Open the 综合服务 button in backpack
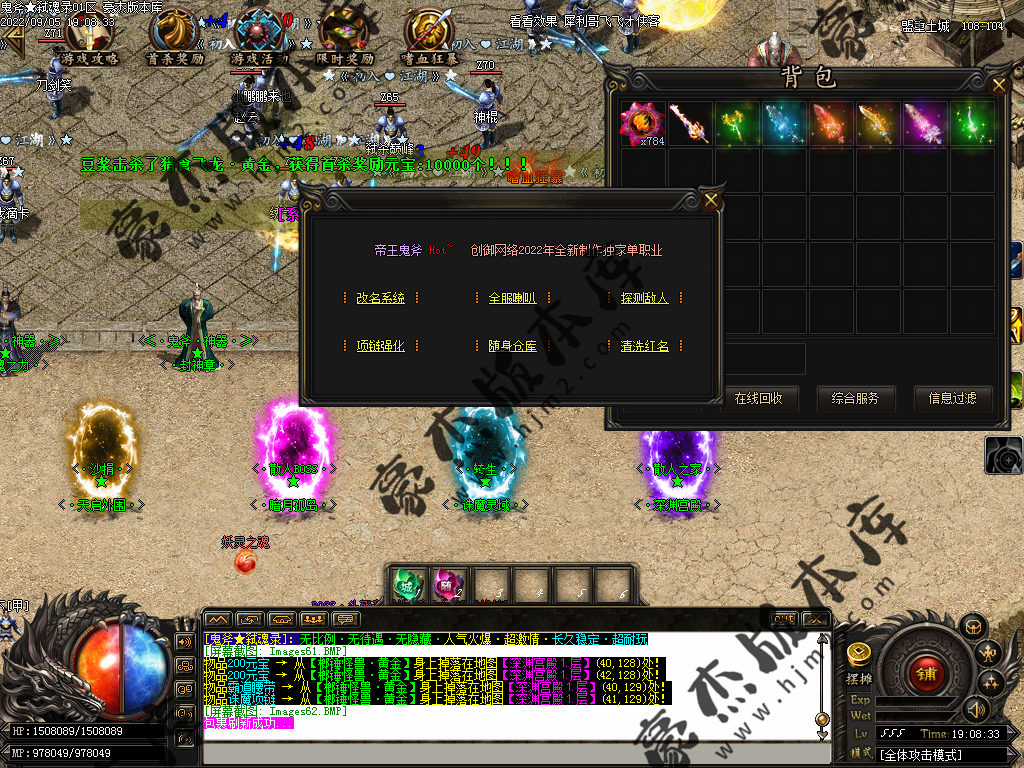 click(x=855, y=398)
